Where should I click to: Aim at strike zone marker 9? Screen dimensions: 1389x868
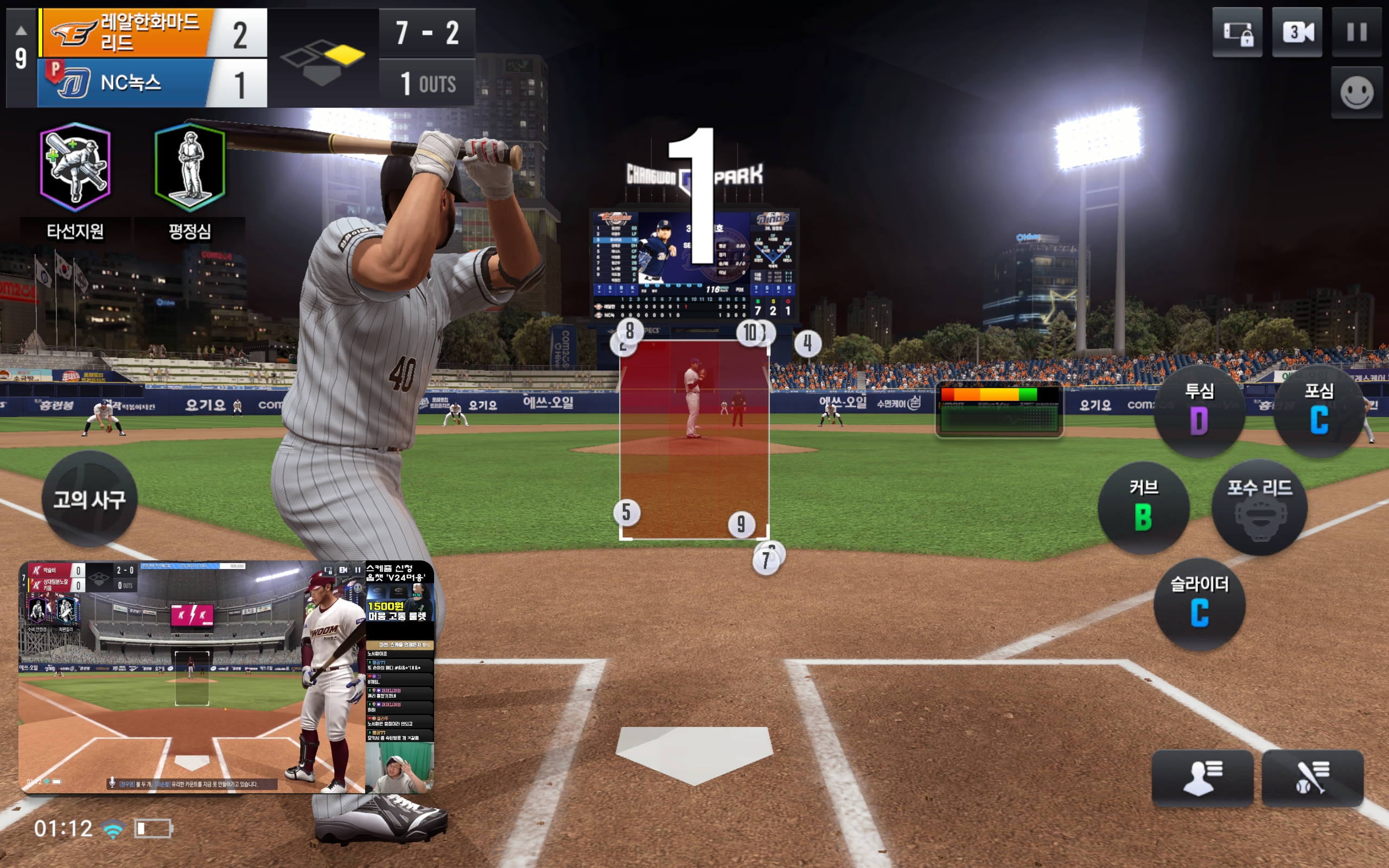pos(741,524)
